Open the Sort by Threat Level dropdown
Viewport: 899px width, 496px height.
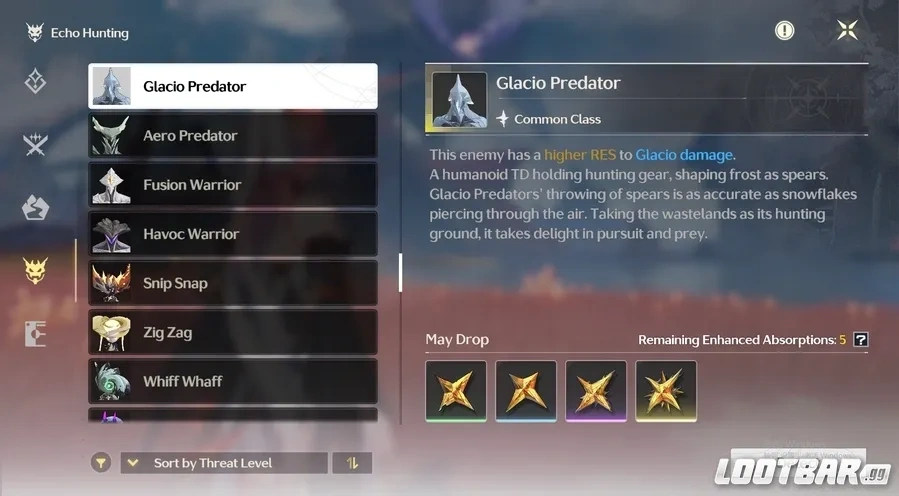point(224,463)
